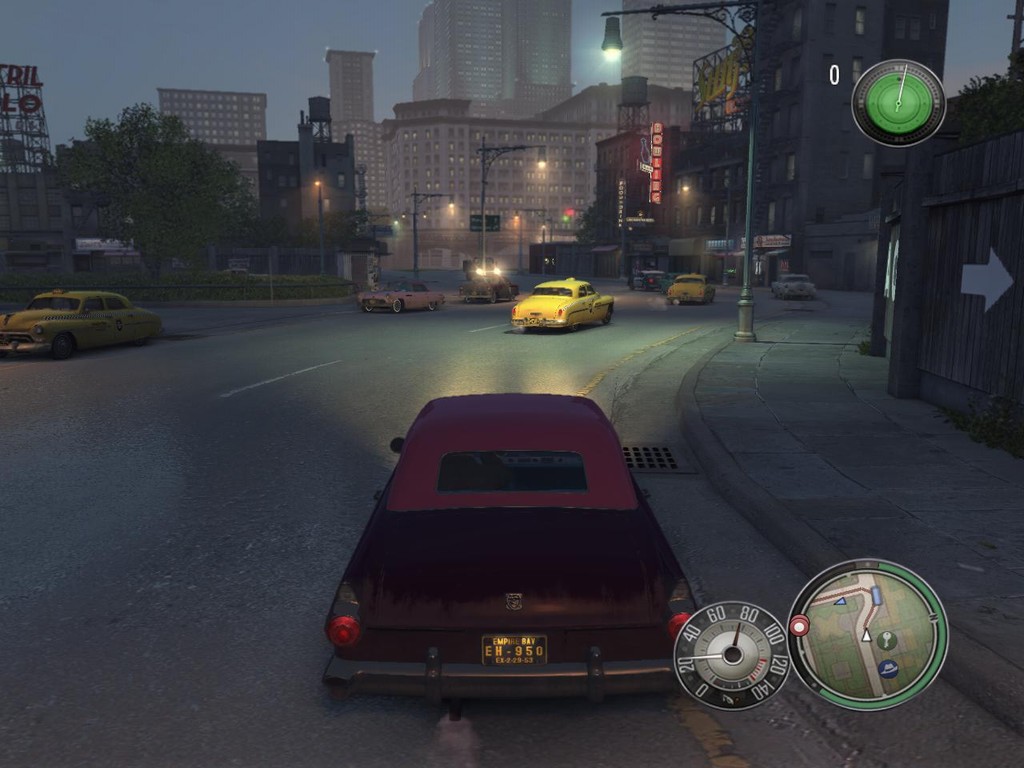Open the circular minimap
This screenshot has width=1024, height=768.
pos(867,635)
